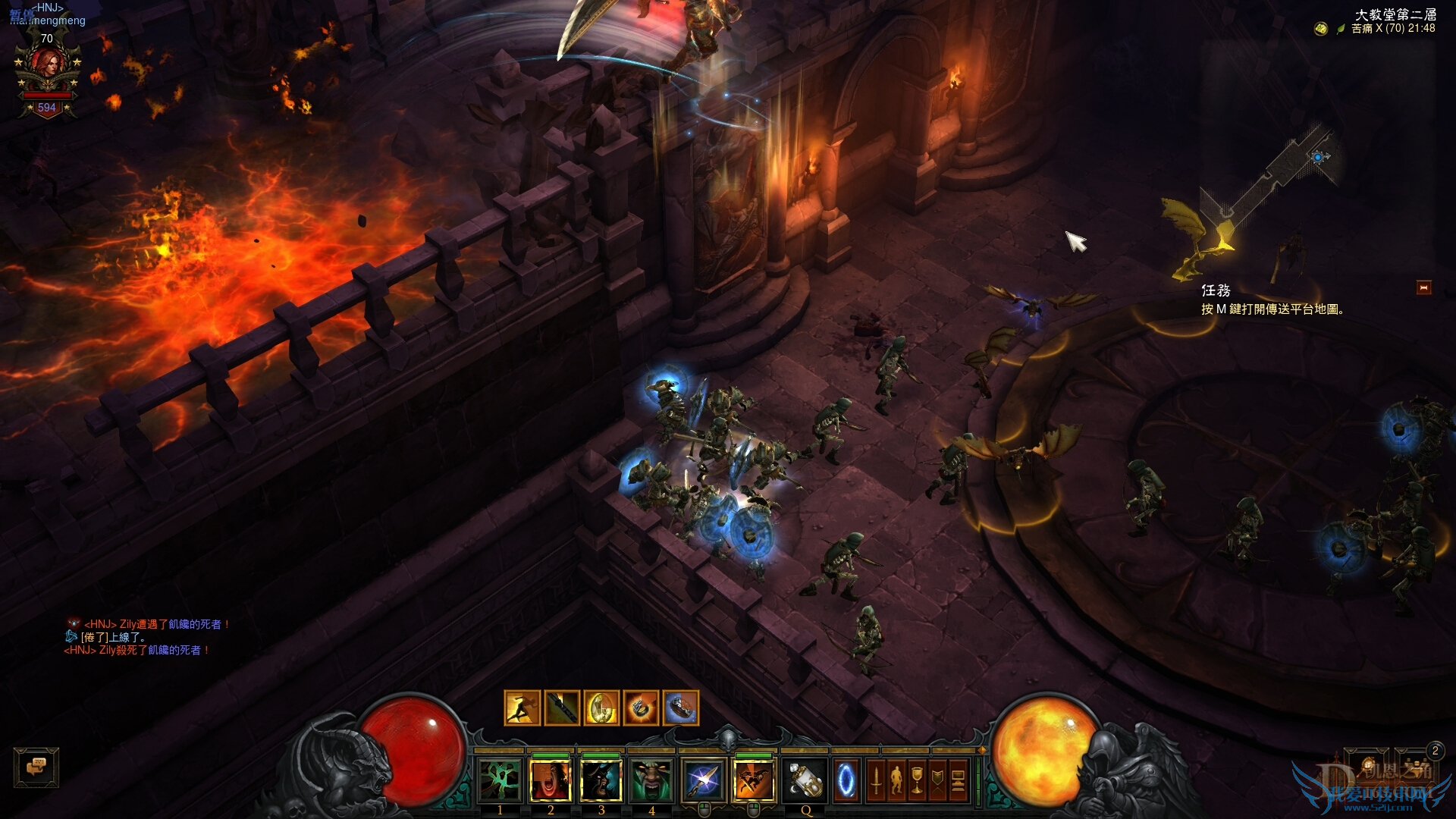
Task: Use the red screaming face skill
Action: click(551, 781)
